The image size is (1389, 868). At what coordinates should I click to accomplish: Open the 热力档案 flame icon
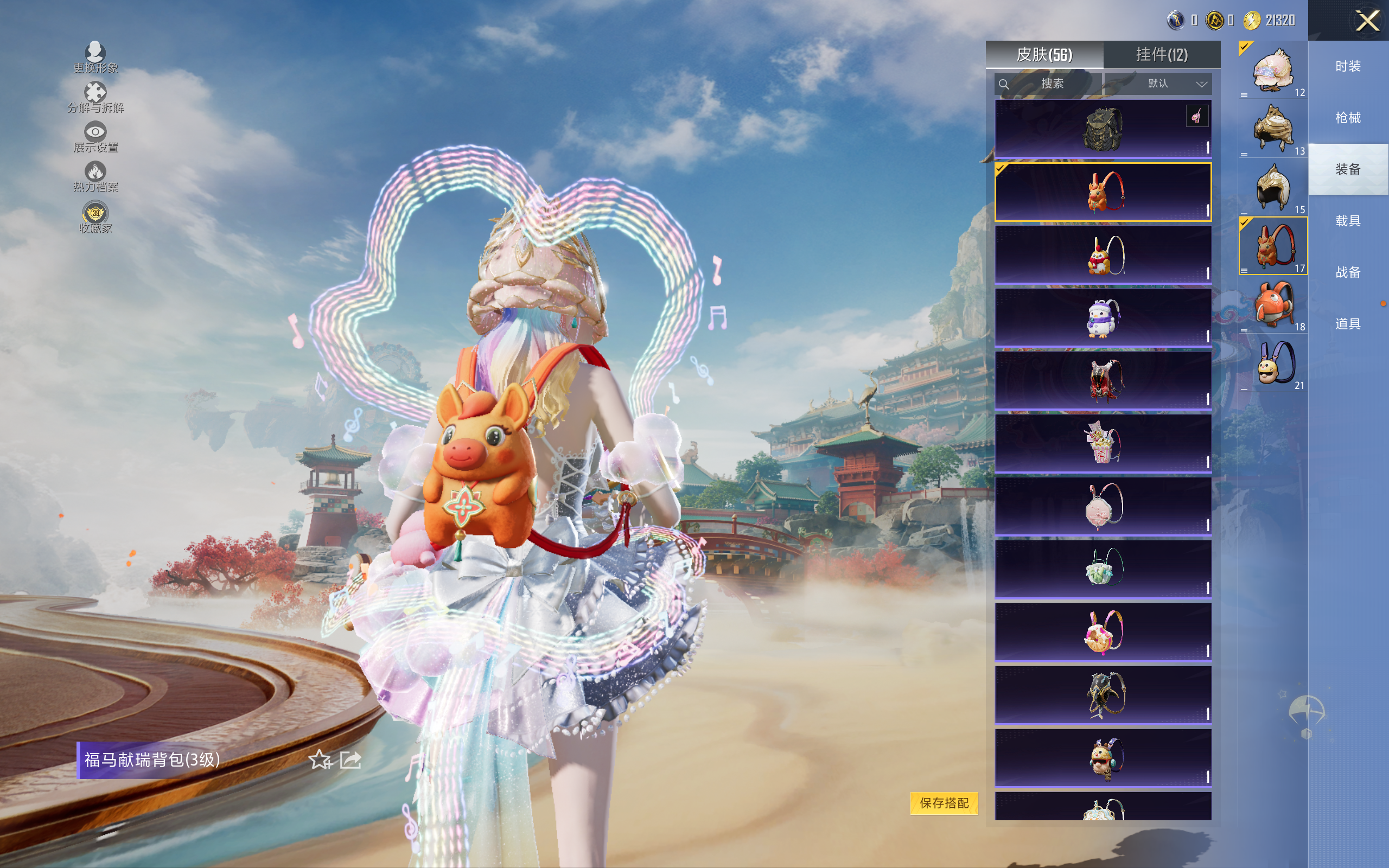[95, 176]
